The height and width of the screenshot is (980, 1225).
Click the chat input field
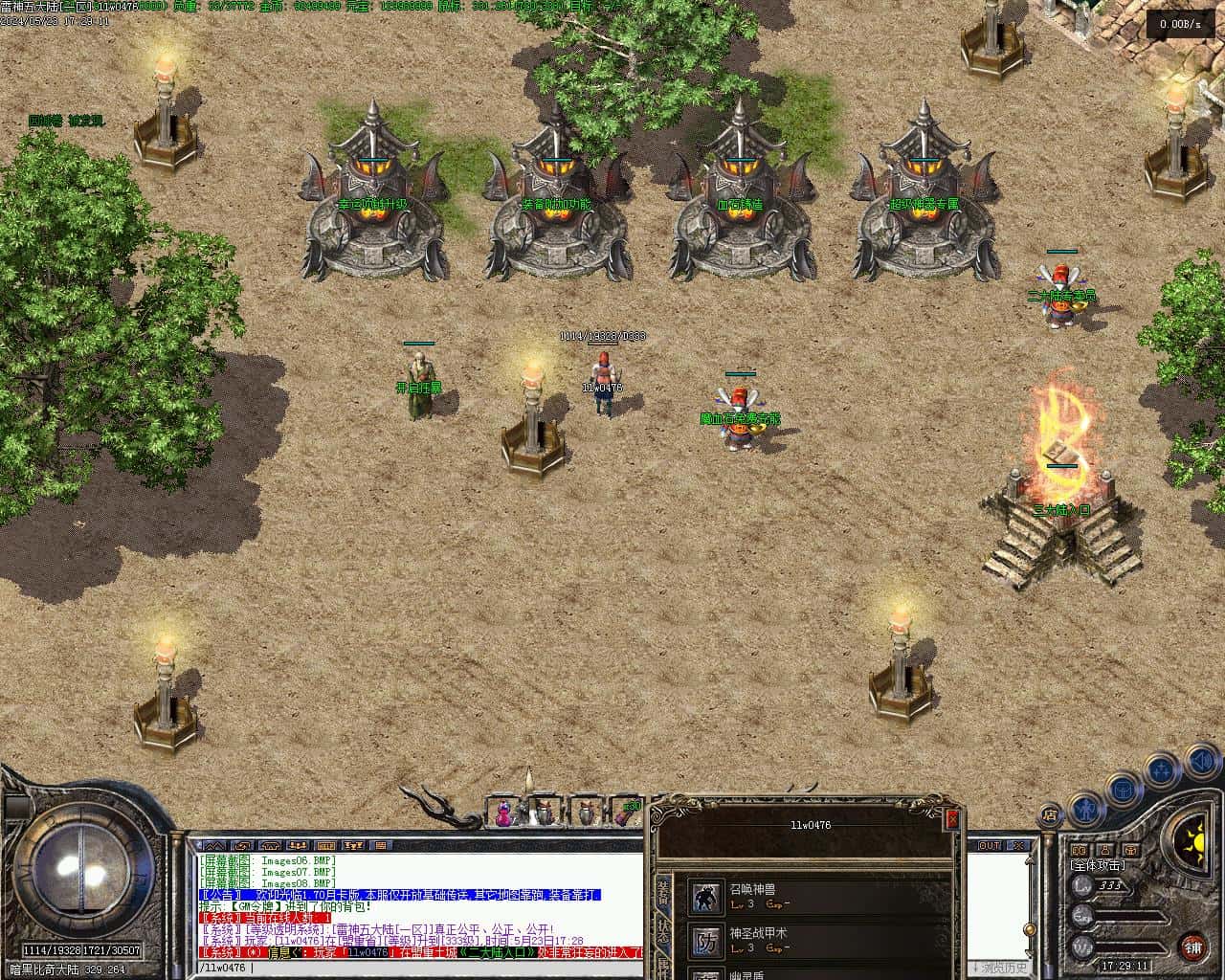pyautogui.click(x=421, y=969)
